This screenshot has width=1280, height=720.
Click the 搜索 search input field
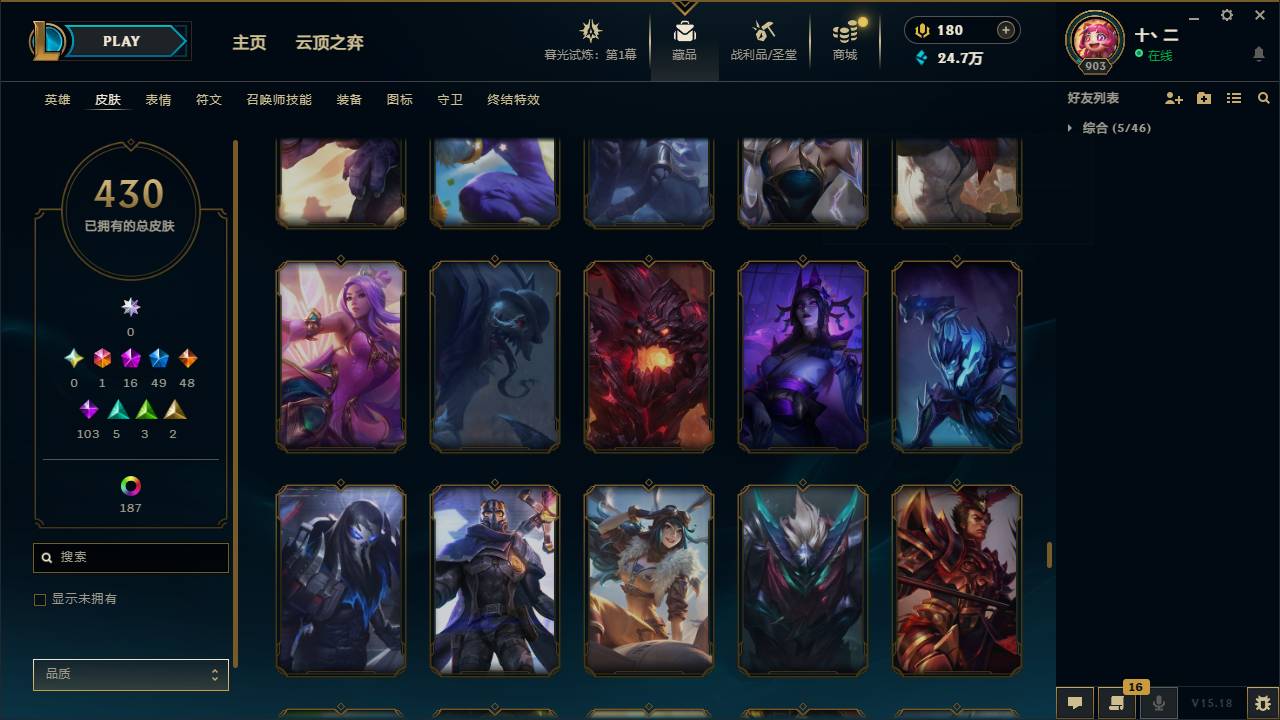(x=130, y=557)
